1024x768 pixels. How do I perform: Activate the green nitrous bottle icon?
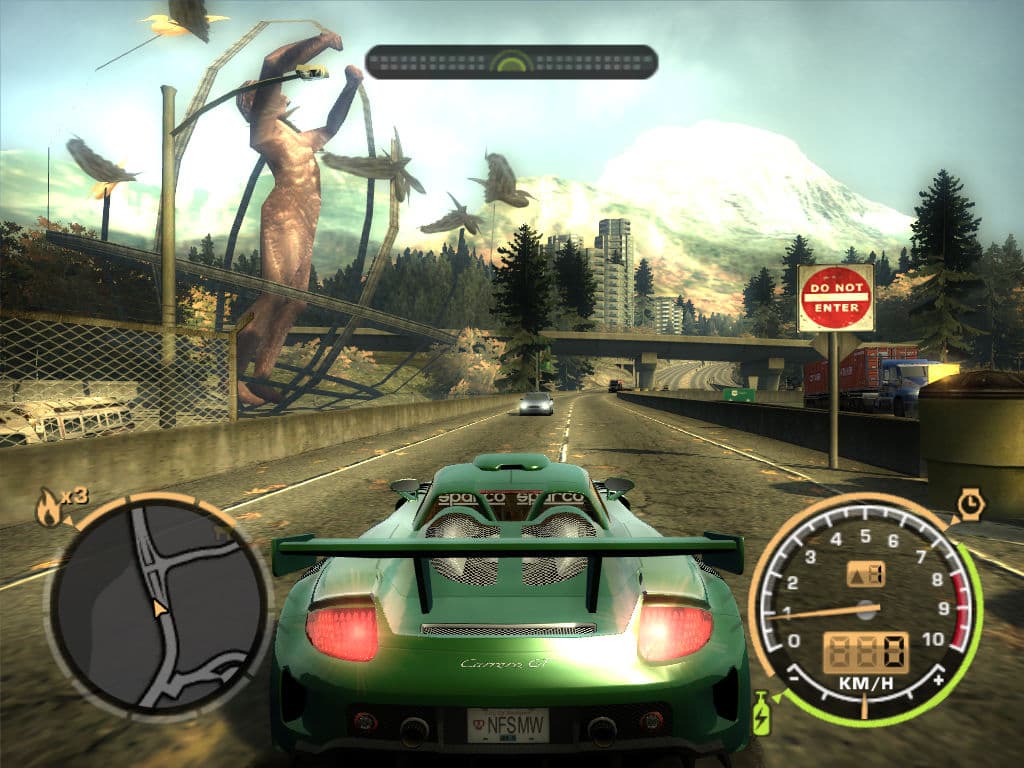click(762, 712)
